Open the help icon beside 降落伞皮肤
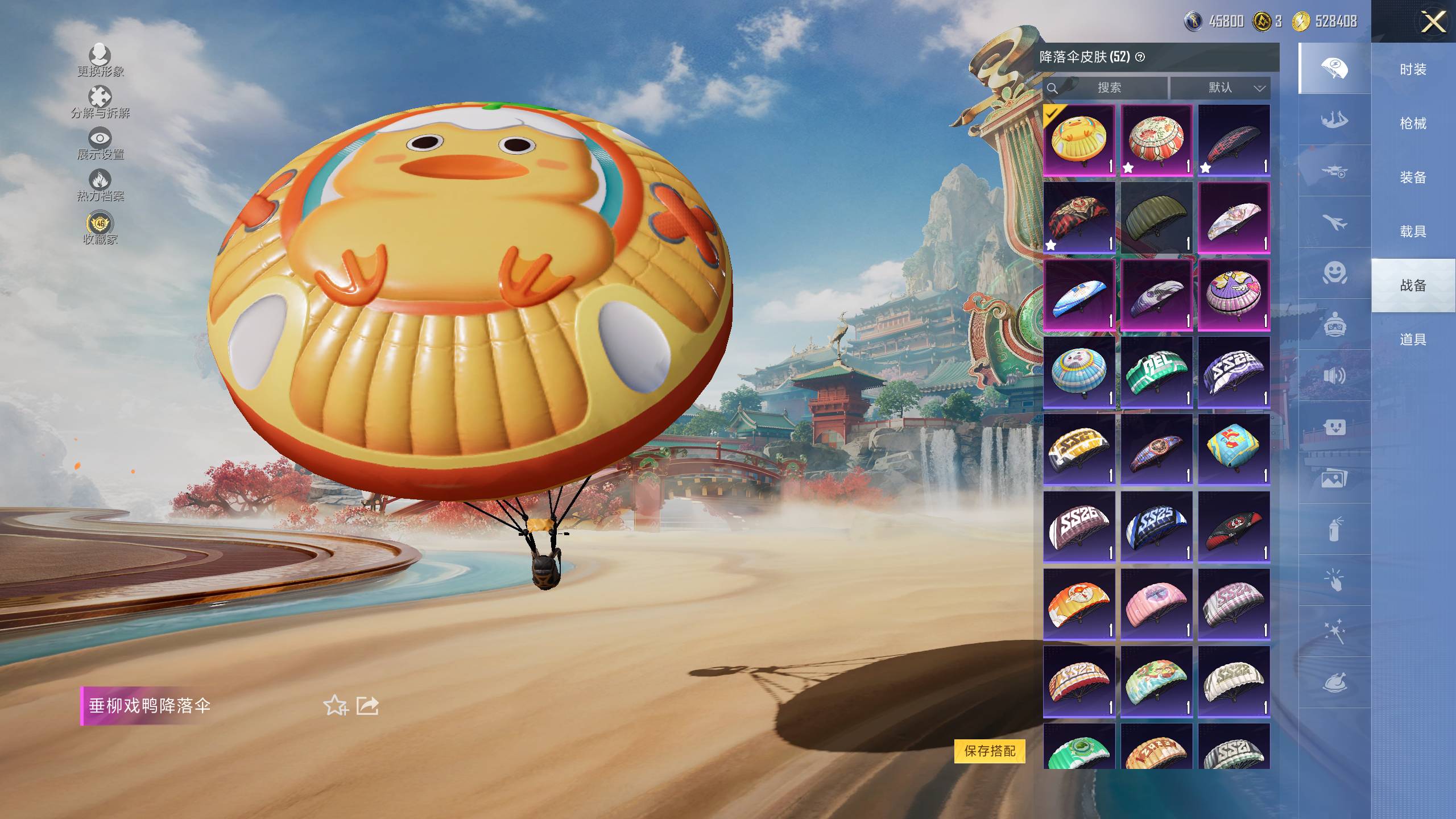 [1140, 57]
